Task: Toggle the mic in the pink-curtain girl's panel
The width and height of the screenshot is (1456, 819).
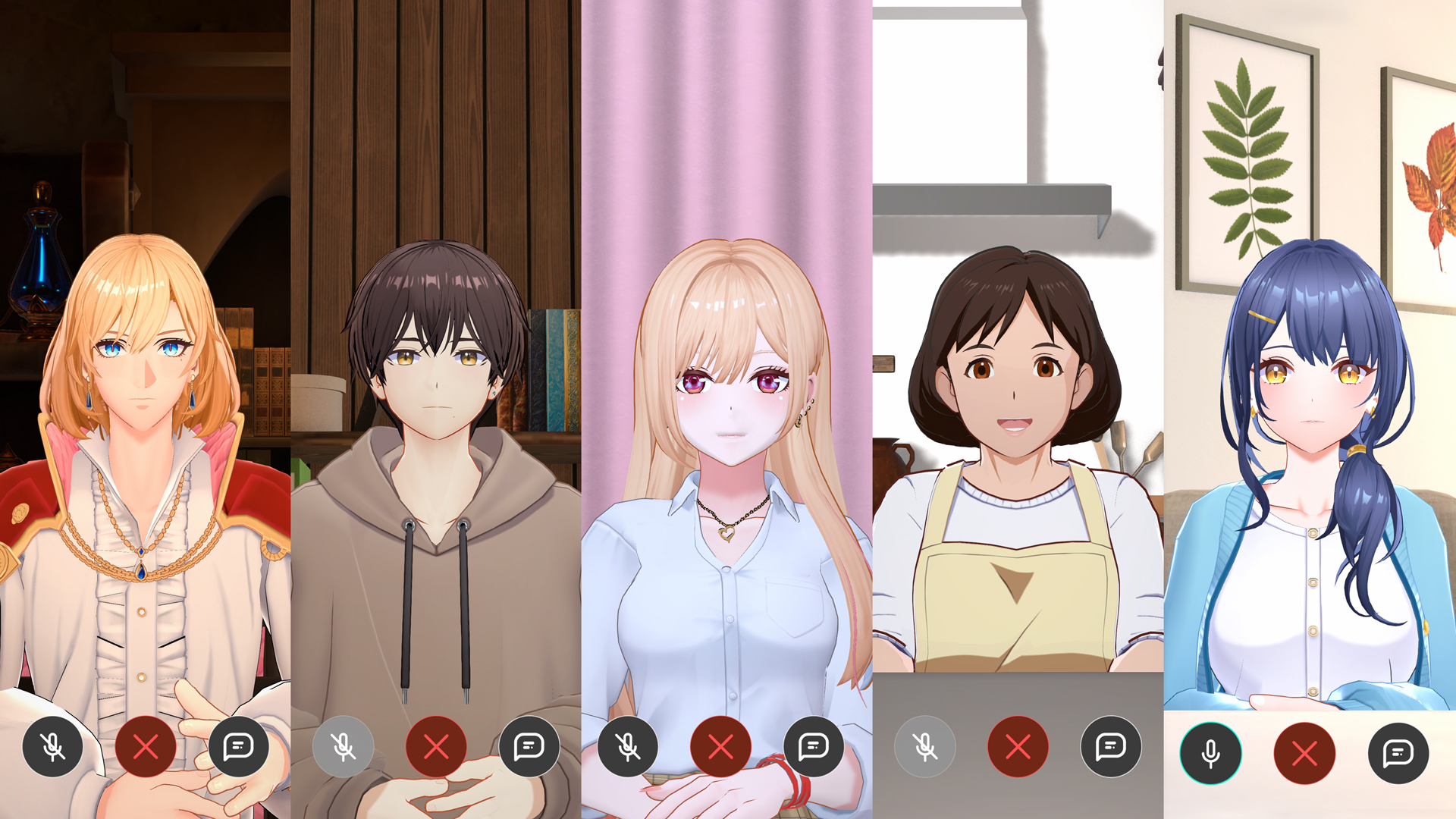Action: coord(628,747)
